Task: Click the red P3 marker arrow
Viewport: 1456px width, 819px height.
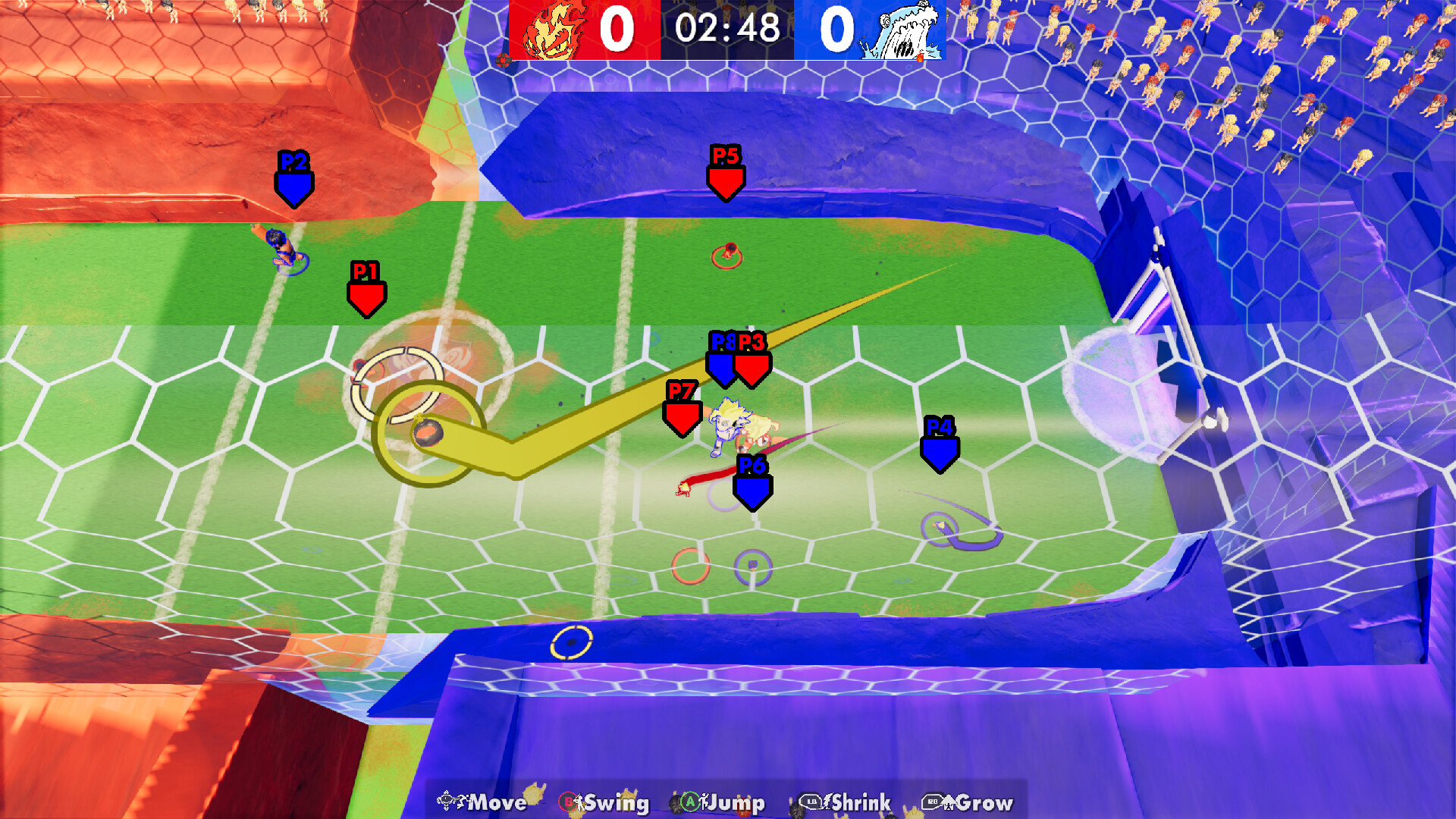Action: pyautogui.click(x=754, y=364)
